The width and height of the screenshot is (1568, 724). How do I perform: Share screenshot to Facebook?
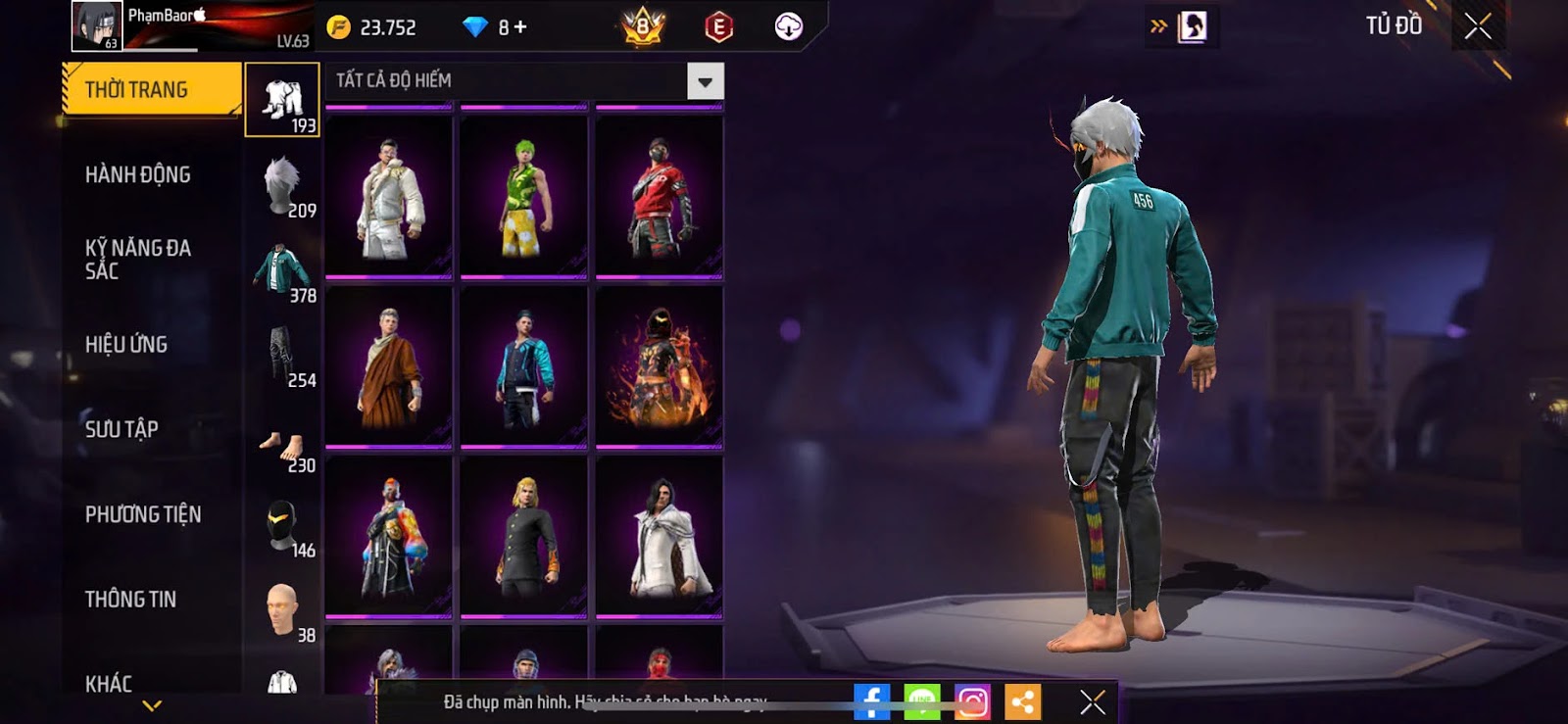click(871, 702)
